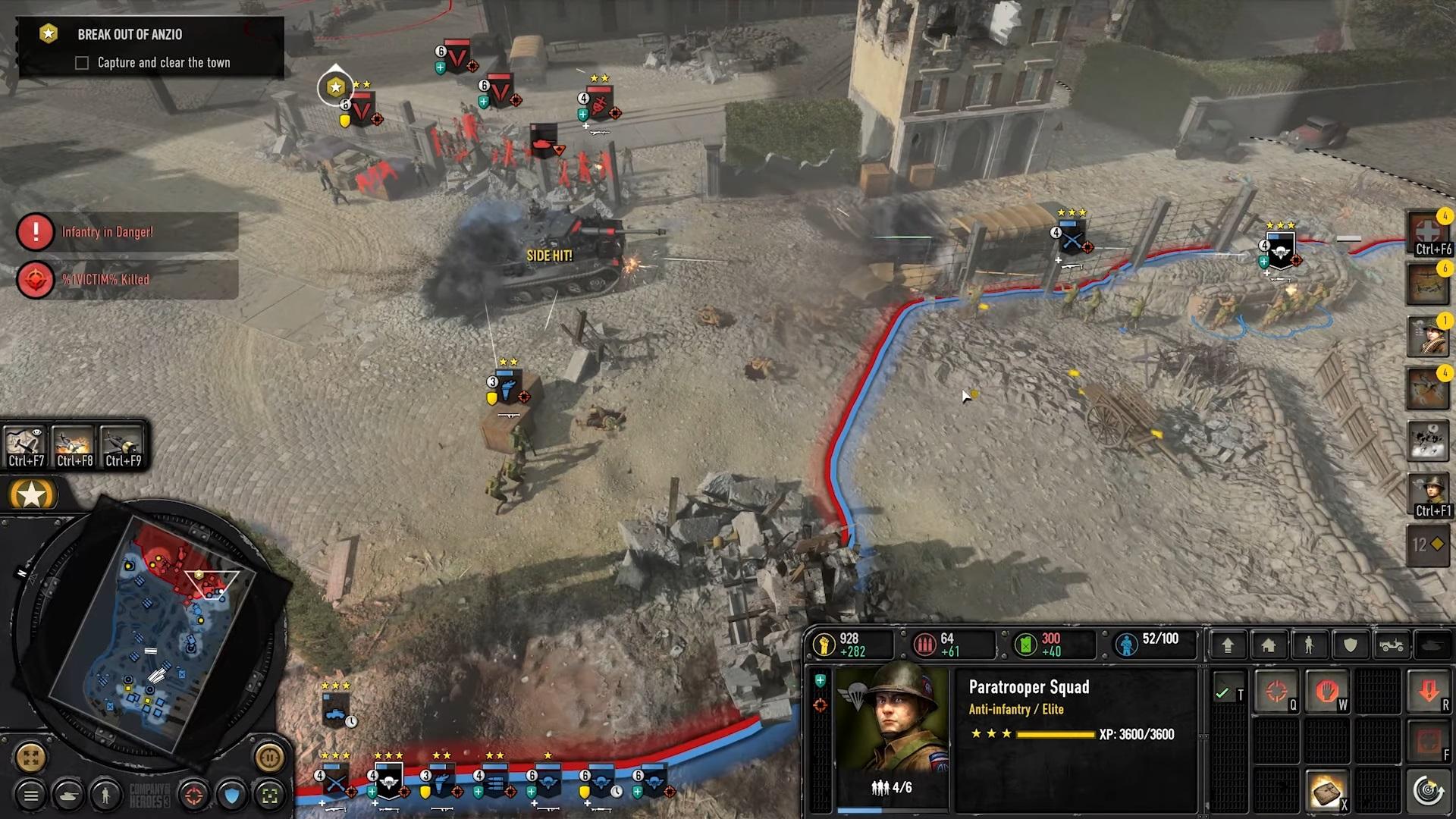Viewport: 1456px width, 819px height.
Task: Activate the stop command (W)
Action: [1326, 692]
